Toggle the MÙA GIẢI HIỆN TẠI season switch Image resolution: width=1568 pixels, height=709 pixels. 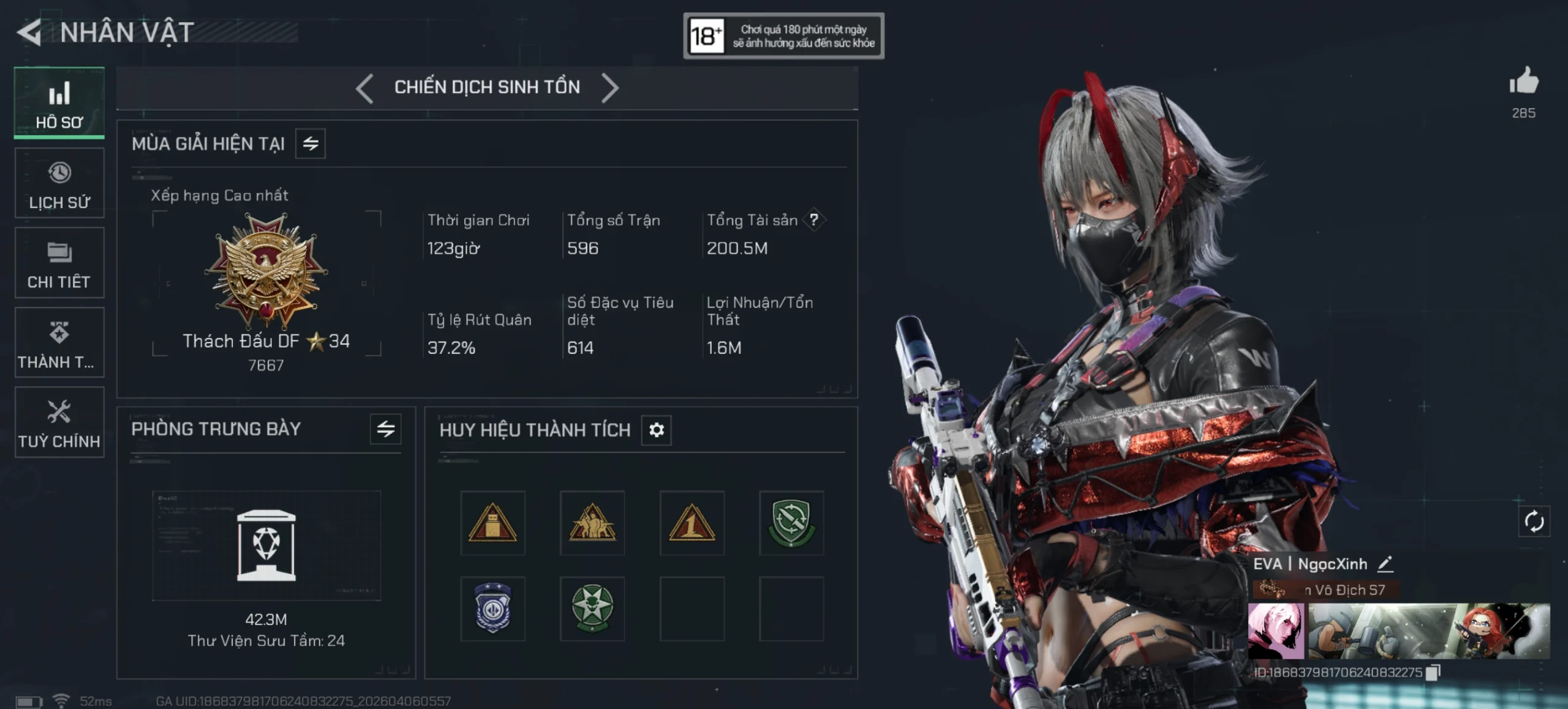click(x=311, y=144)
